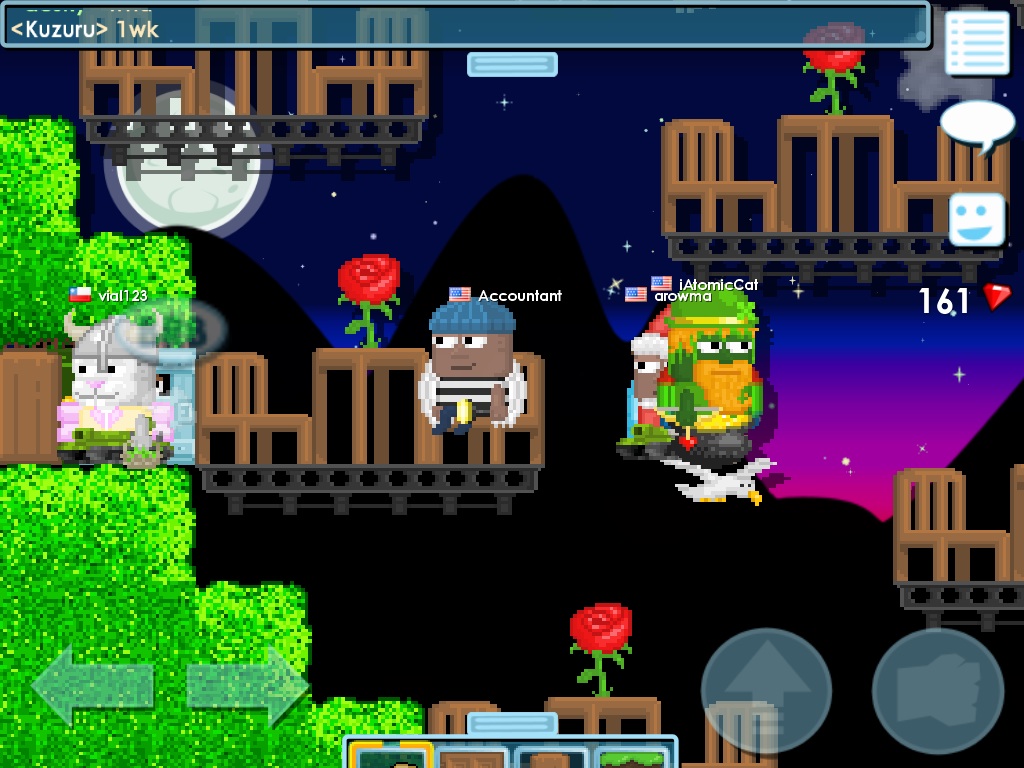Open the menu list icon
1024x768 pixels.
point(976,42)
